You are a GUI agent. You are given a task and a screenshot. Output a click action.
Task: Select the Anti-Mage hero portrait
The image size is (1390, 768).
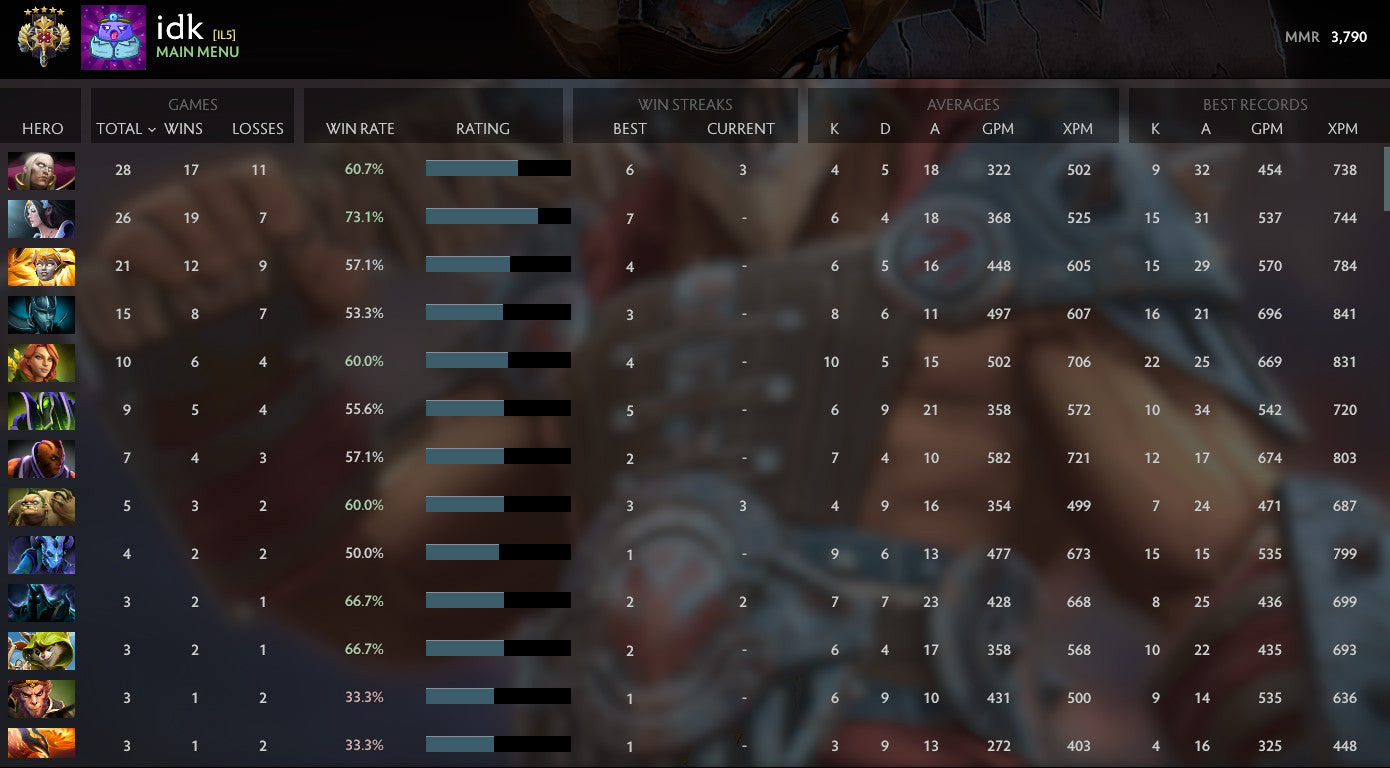[41, 458]
